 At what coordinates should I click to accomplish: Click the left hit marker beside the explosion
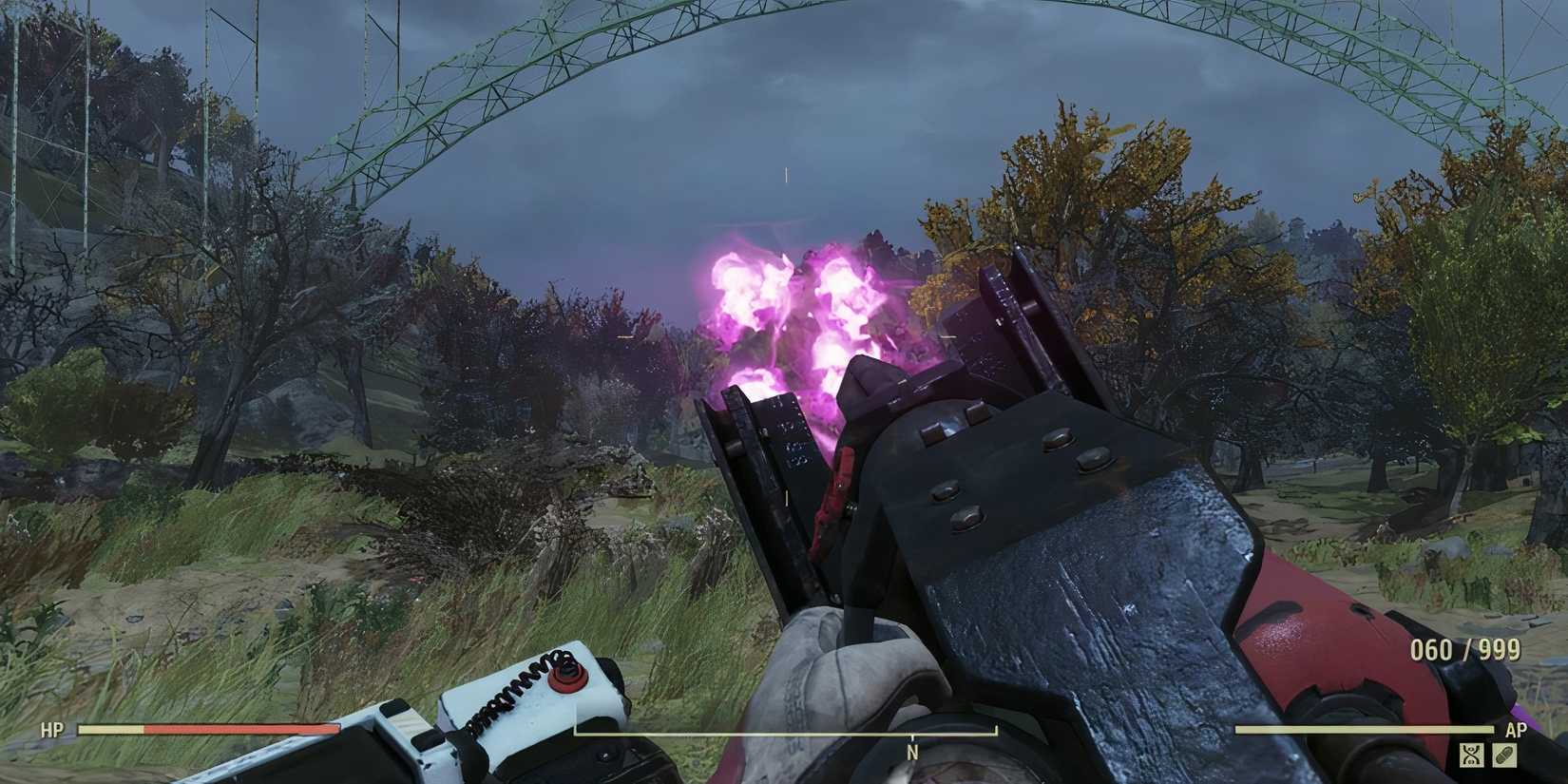coord(622,335)
